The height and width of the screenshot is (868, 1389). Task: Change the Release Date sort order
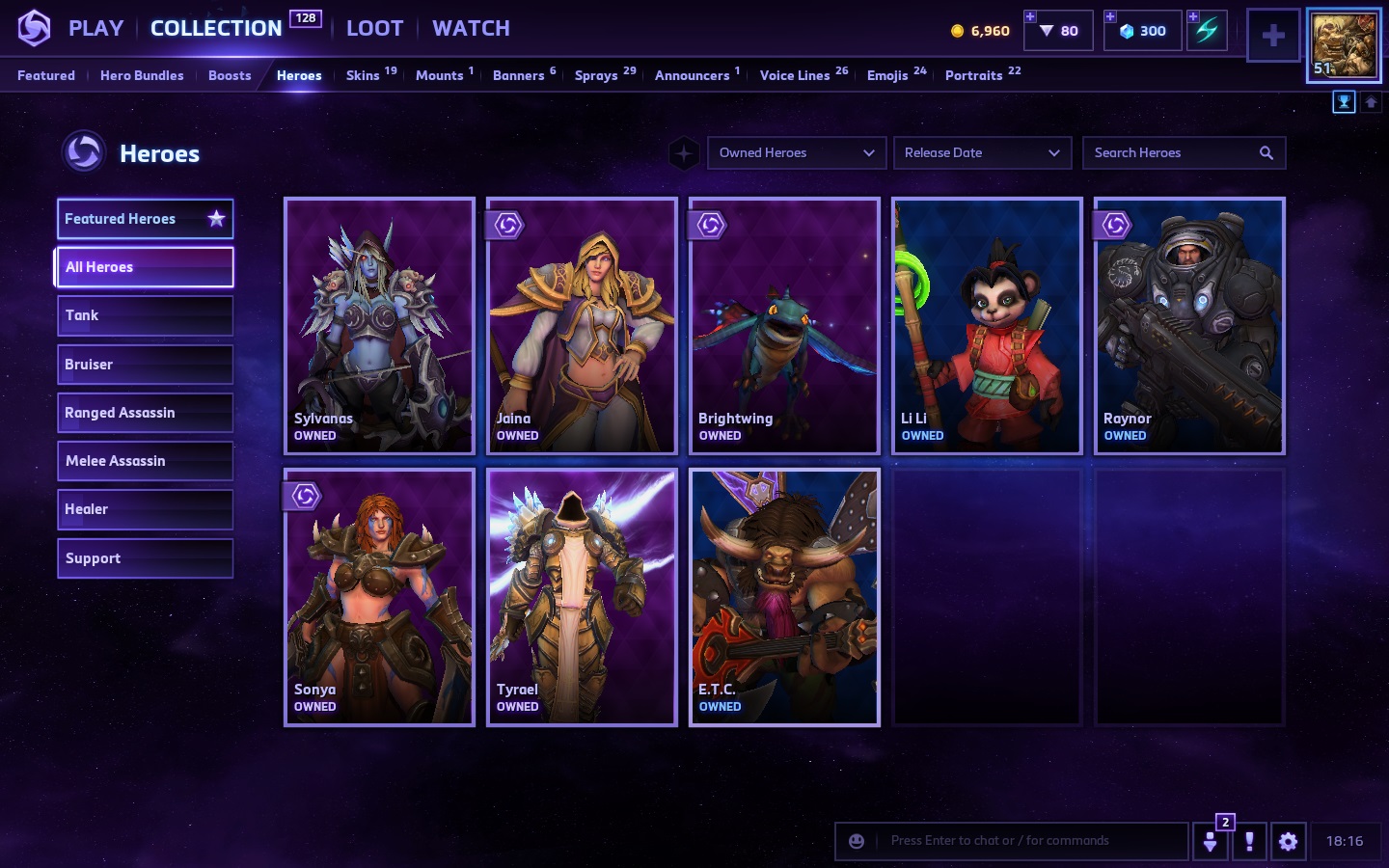982,152
